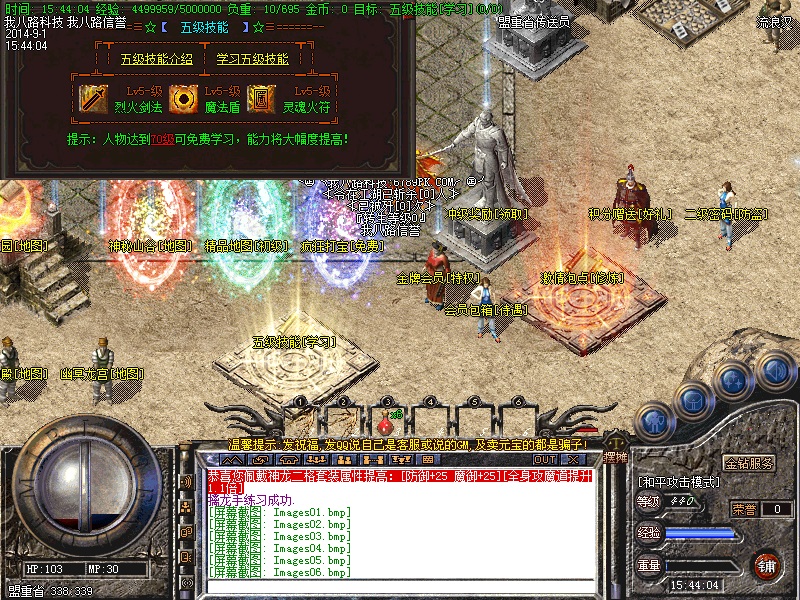Click the 摆摊 stall button
The image size is (800, 600).
click(x=614, y=455)
